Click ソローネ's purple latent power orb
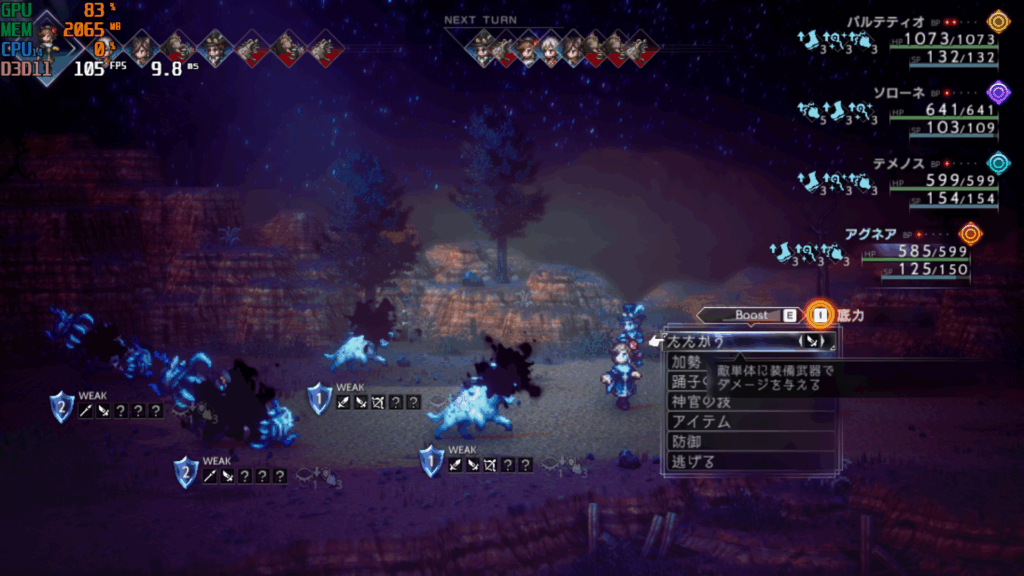The image size is (1024, 576). (997, 91)
